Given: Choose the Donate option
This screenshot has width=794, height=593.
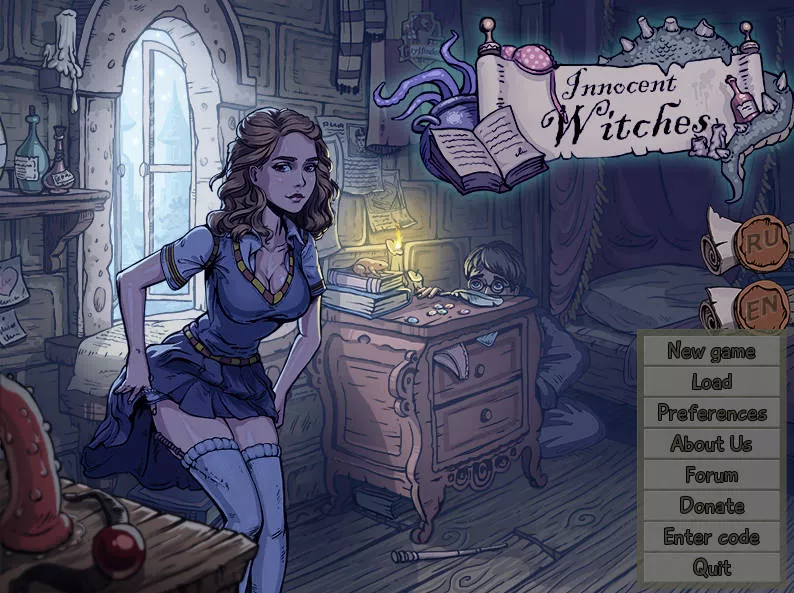Looking at the screenshot, I should click(x=711, y=506).
